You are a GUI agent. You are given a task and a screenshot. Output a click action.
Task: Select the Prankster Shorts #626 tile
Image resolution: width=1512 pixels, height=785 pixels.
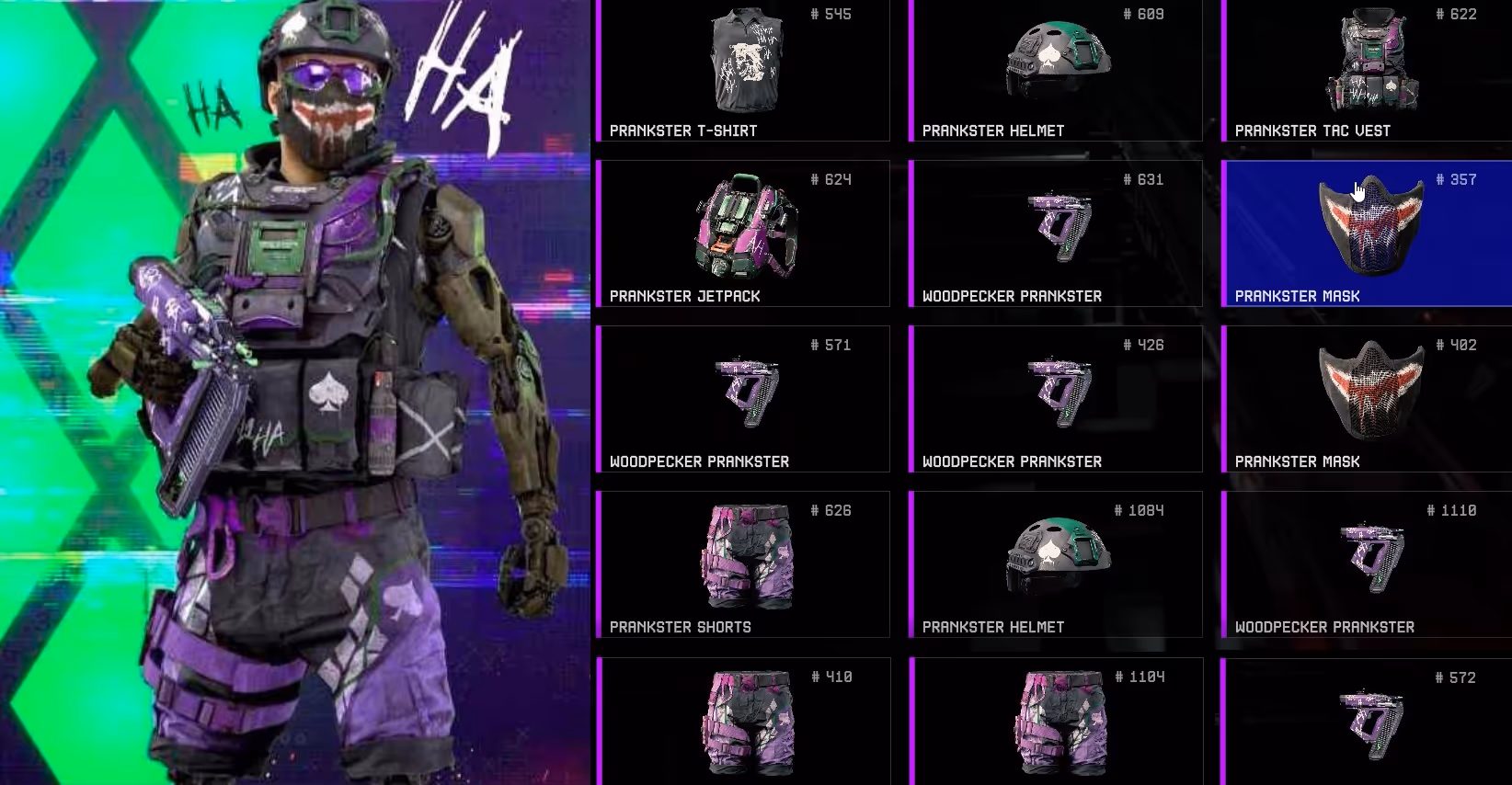point(743,564)
